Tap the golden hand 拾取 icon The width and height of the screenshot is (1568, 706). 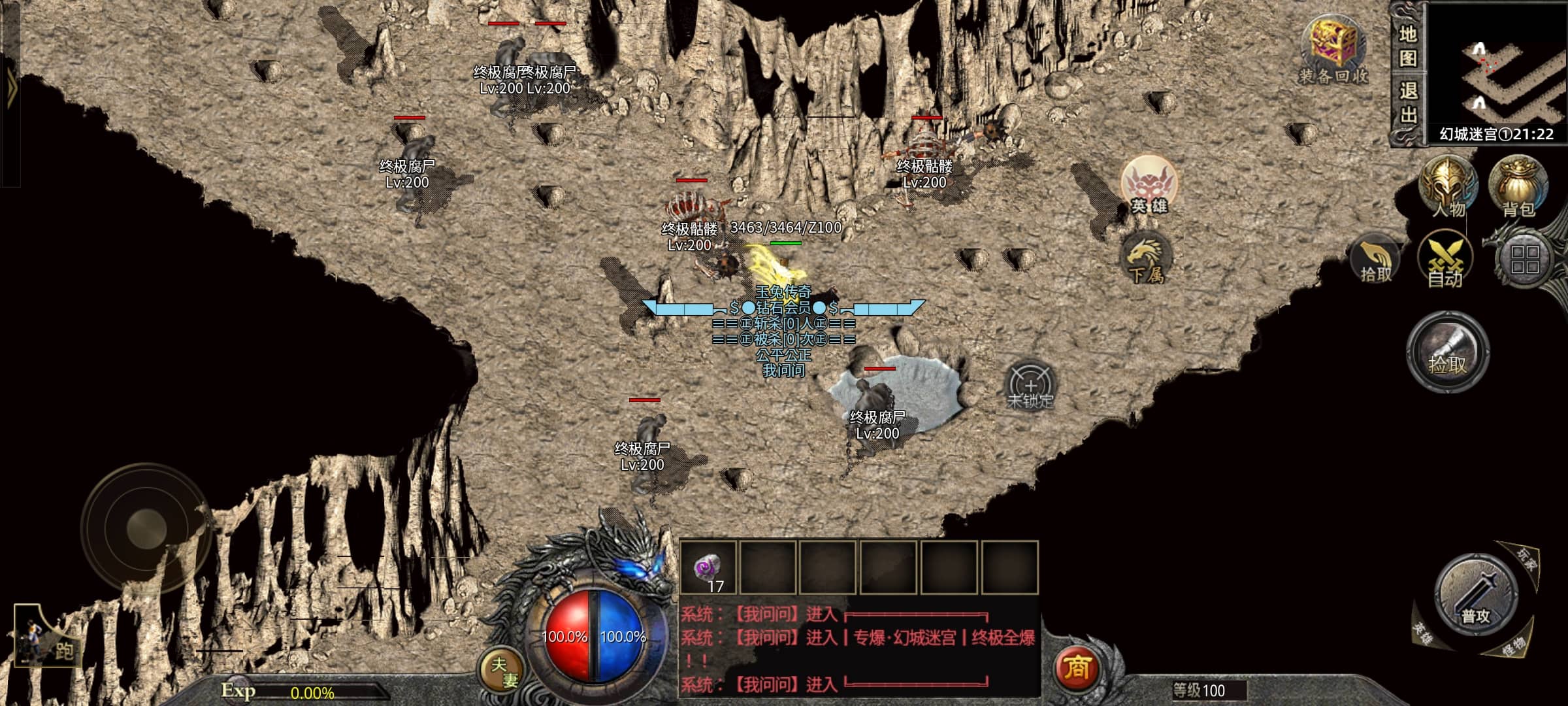1375,261
